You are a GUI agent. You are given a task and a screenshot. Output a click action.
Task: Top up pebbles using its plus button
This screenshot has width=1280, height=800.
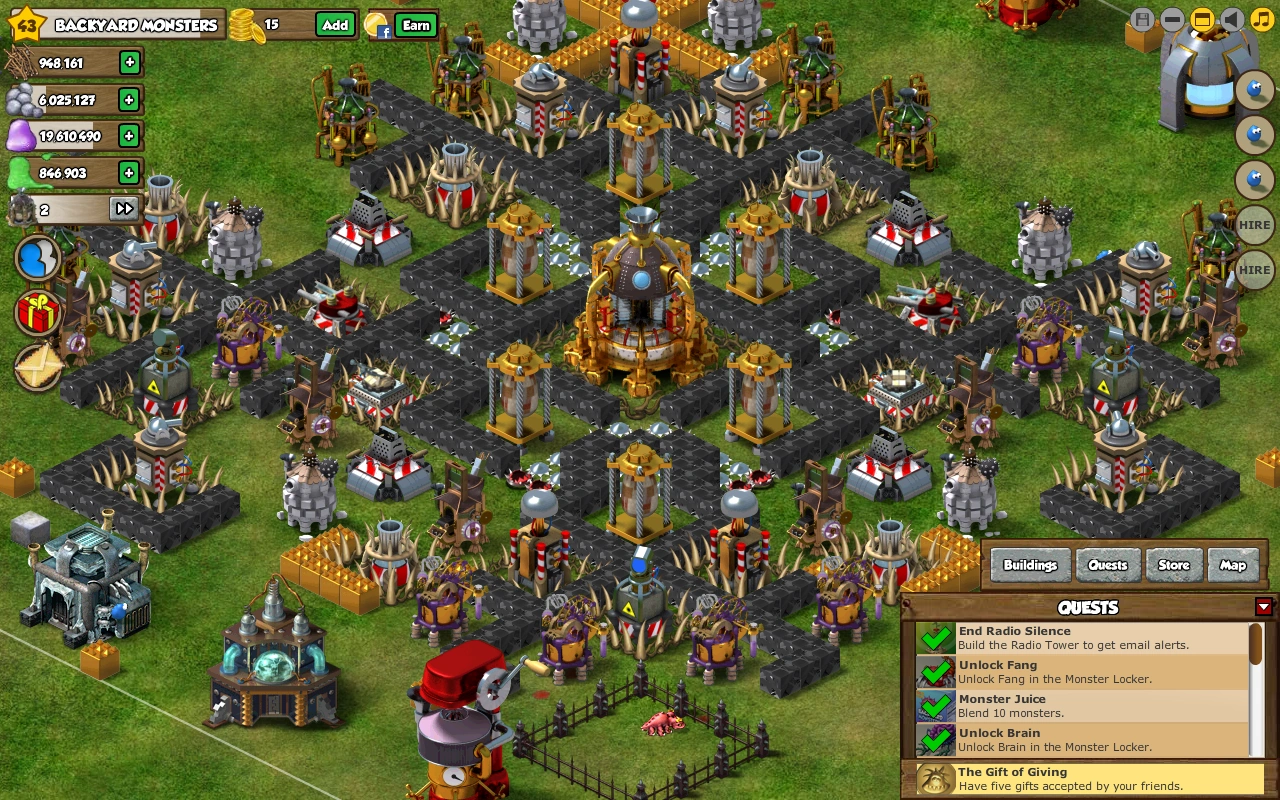129,99
